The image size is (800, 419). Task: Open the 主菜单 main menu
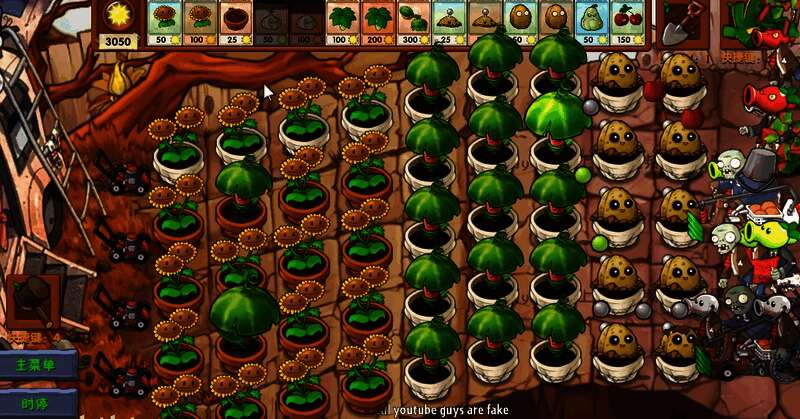tap(36, 365)
